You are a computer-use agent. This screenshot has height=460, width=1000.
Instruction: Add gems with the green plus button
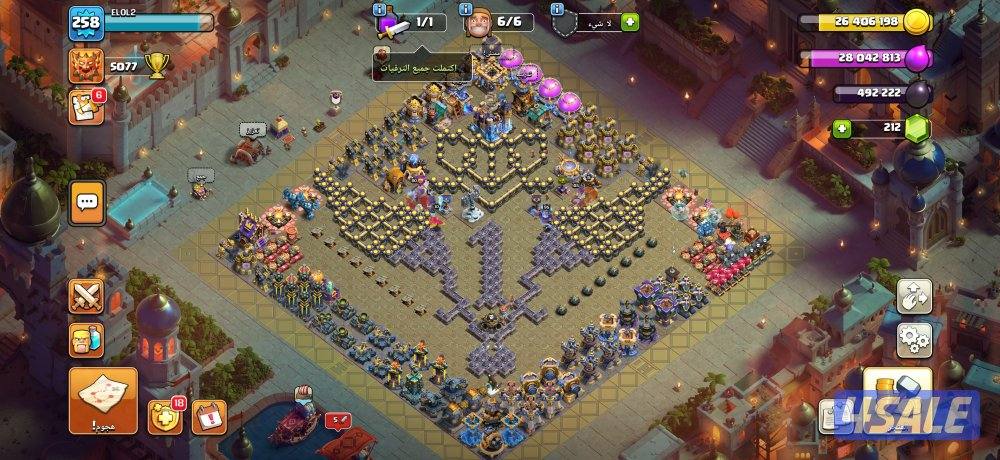point(842,128)
